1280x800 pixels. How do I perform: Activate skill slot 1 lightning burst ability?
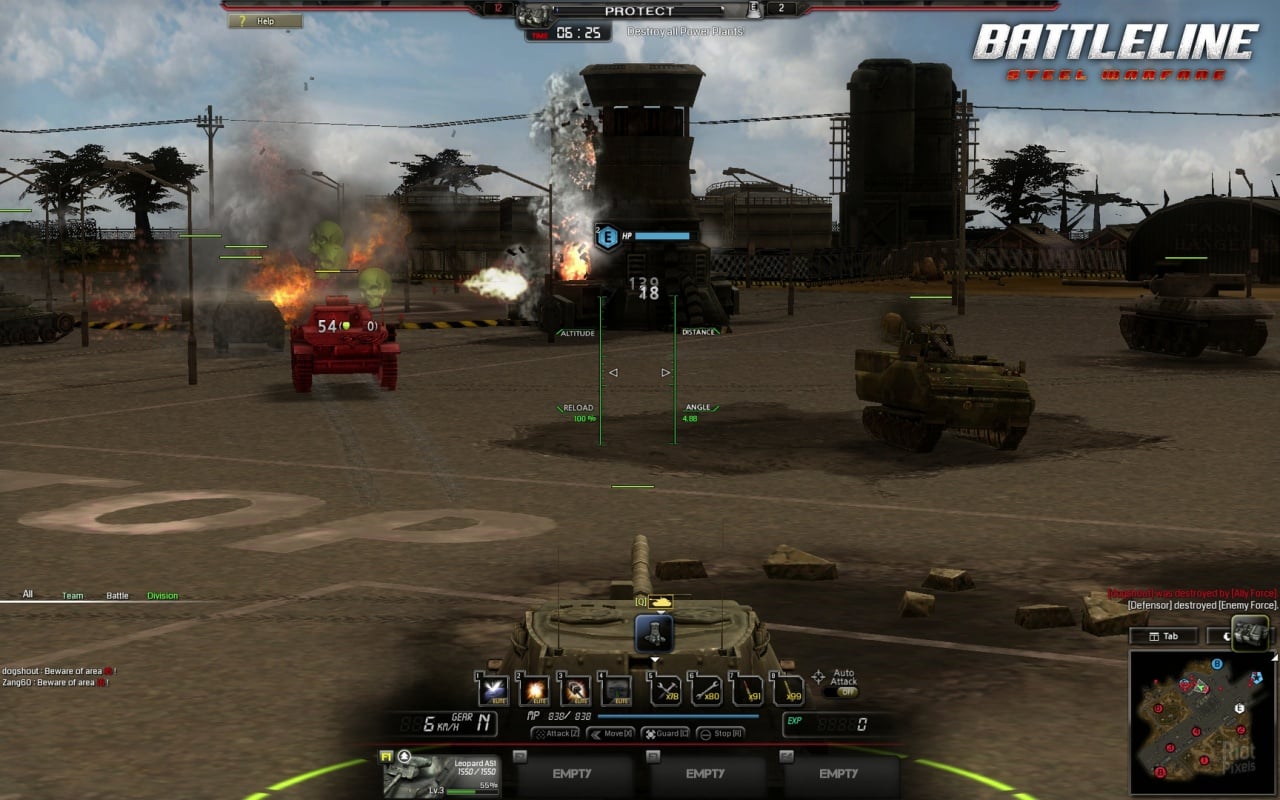[x=493, y=690]
